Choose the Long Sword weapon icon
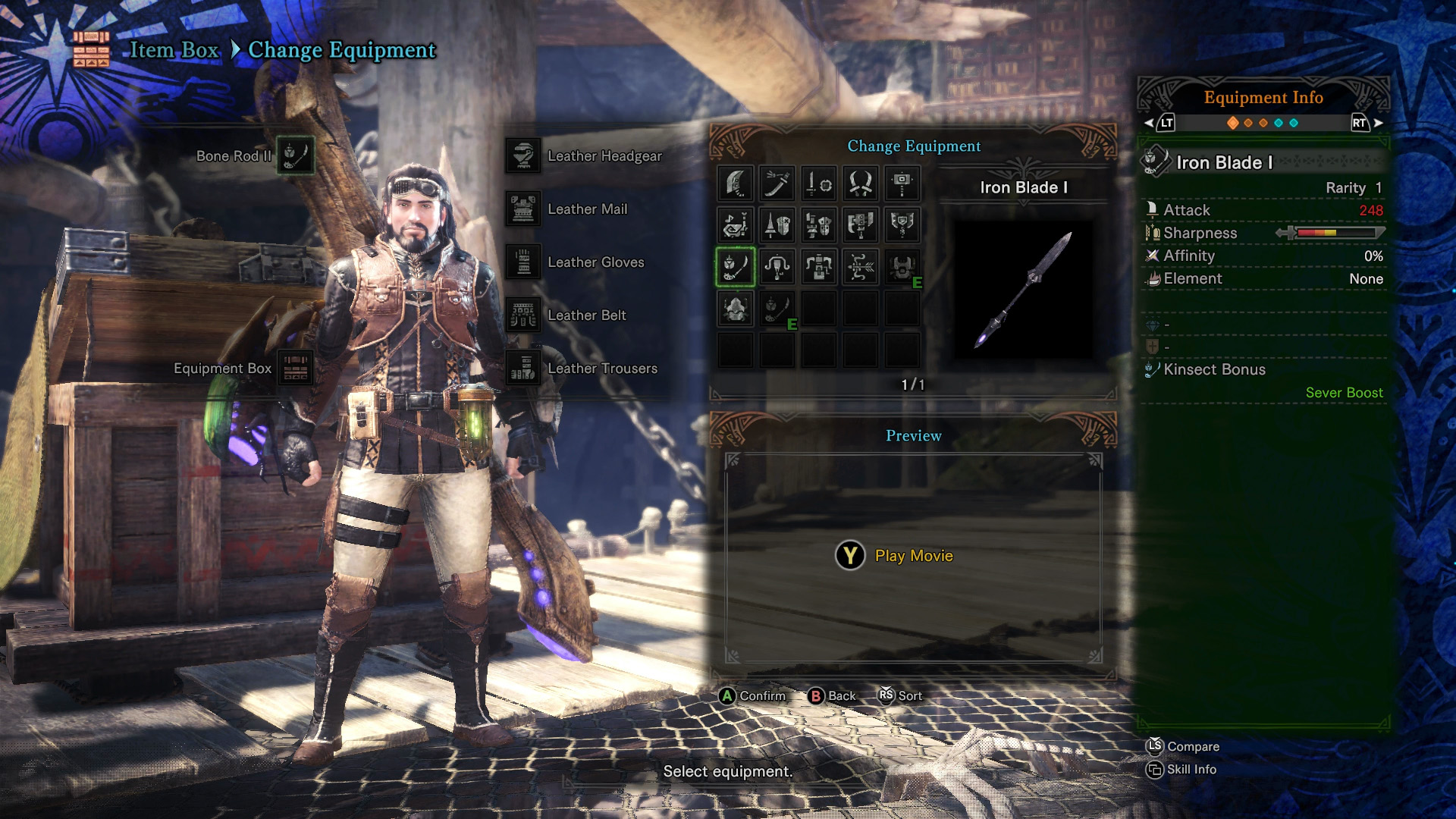 tap(777, 184)
